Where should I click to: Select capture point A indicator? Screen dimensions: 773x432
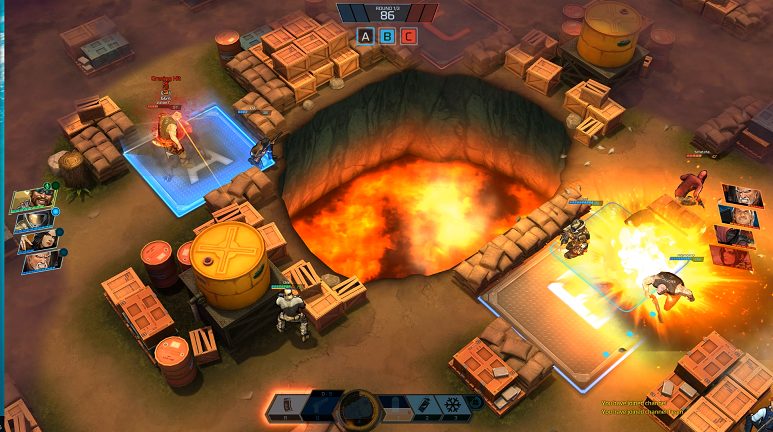point(365,36)
